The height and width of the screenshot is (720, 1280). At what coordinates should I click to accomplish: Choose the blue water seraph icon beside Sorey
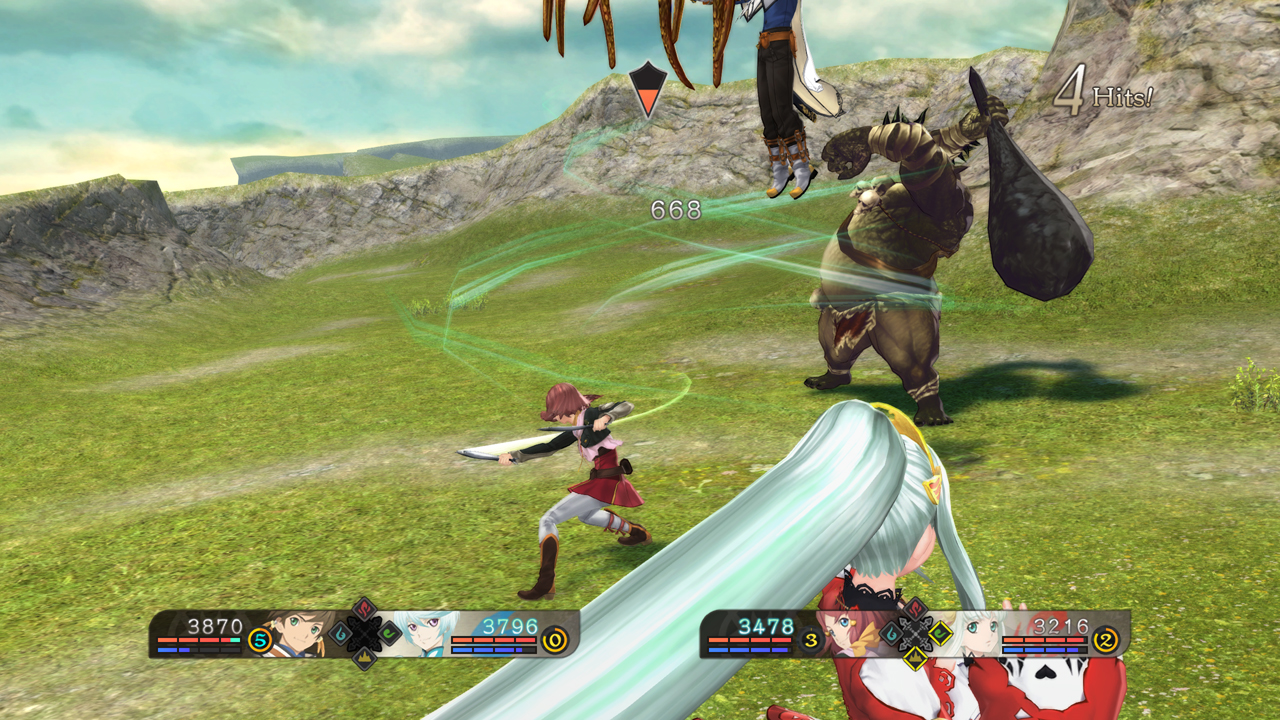click(x=340, y=633)
